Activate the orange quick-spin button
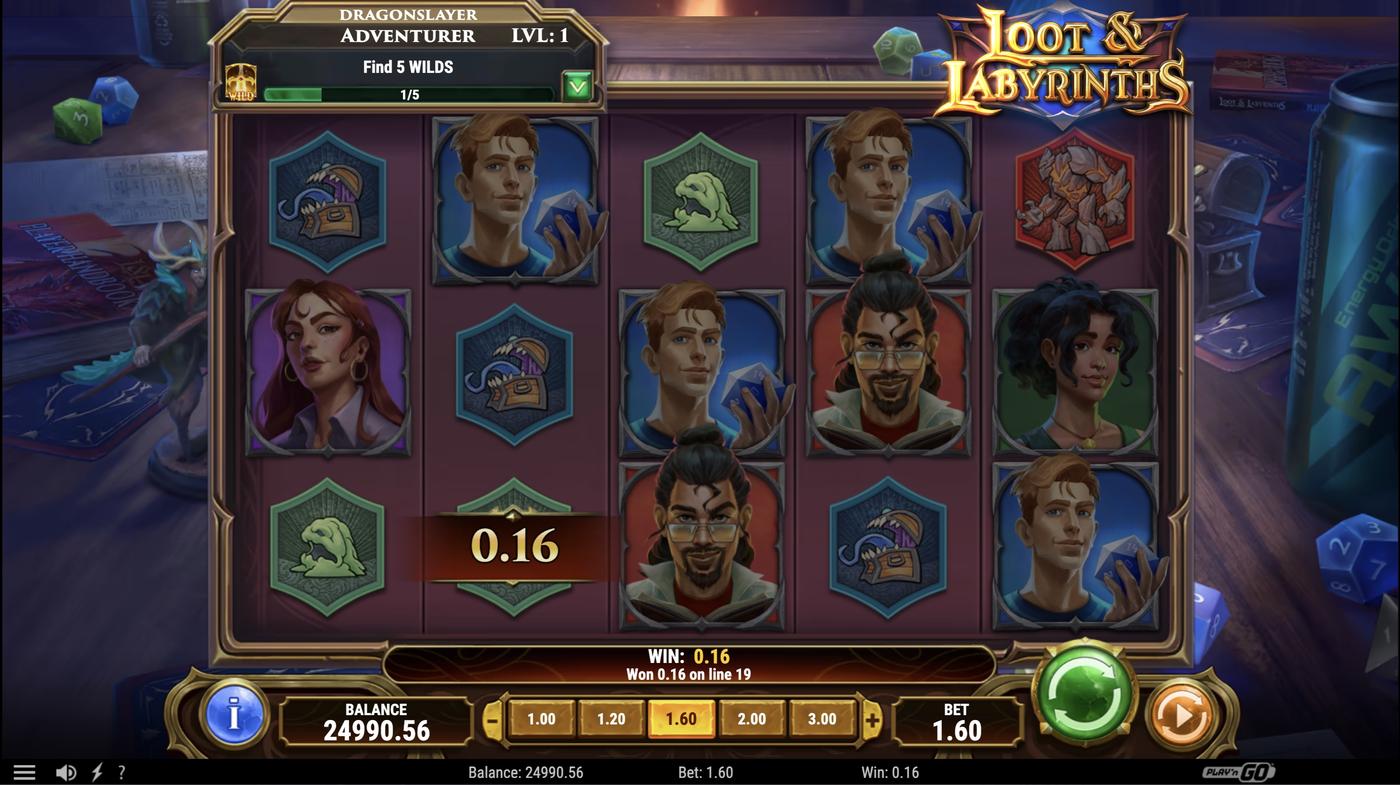This screenshot has width=1400, height=785. click(1180, 713)
